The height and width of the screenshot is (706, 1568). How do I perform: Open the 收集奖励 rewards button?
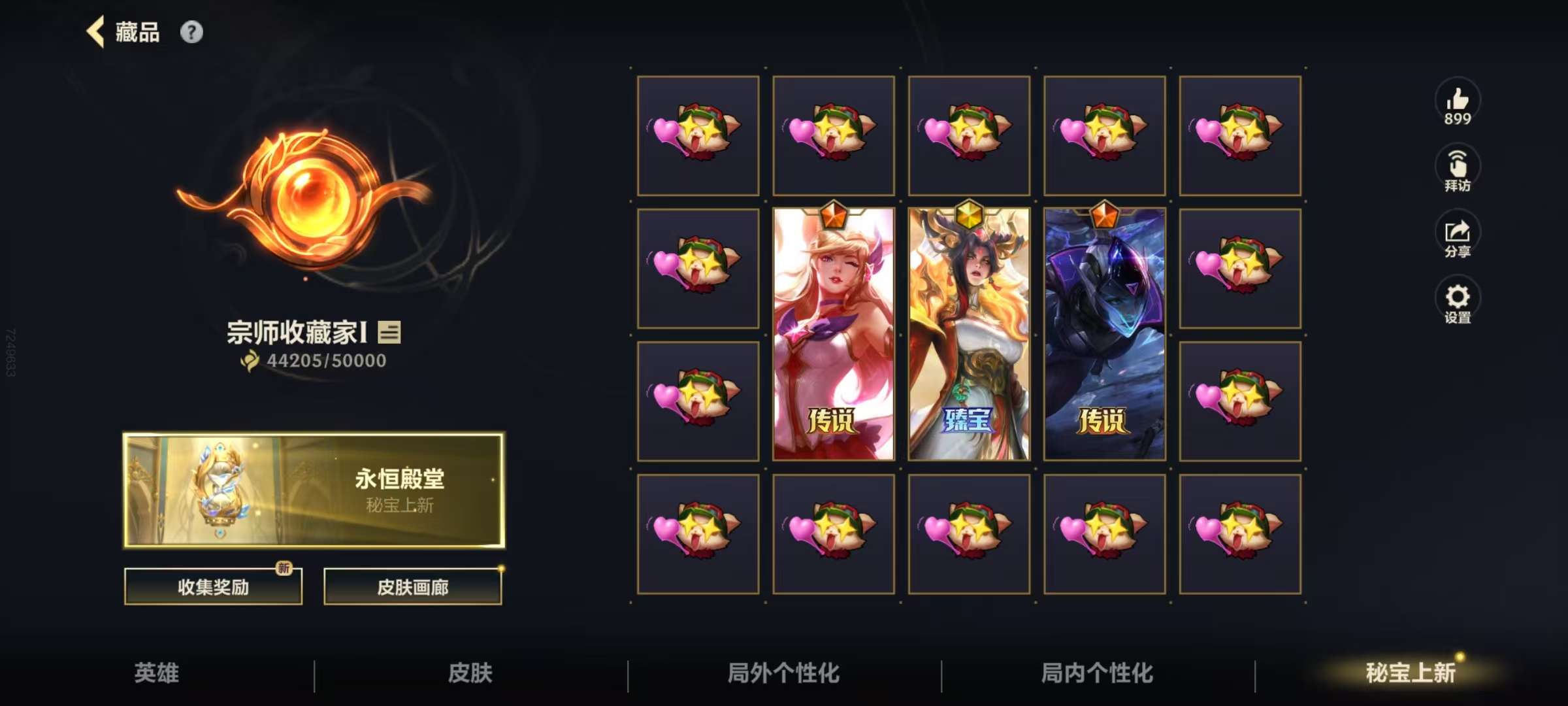click(x=212, y=587)
